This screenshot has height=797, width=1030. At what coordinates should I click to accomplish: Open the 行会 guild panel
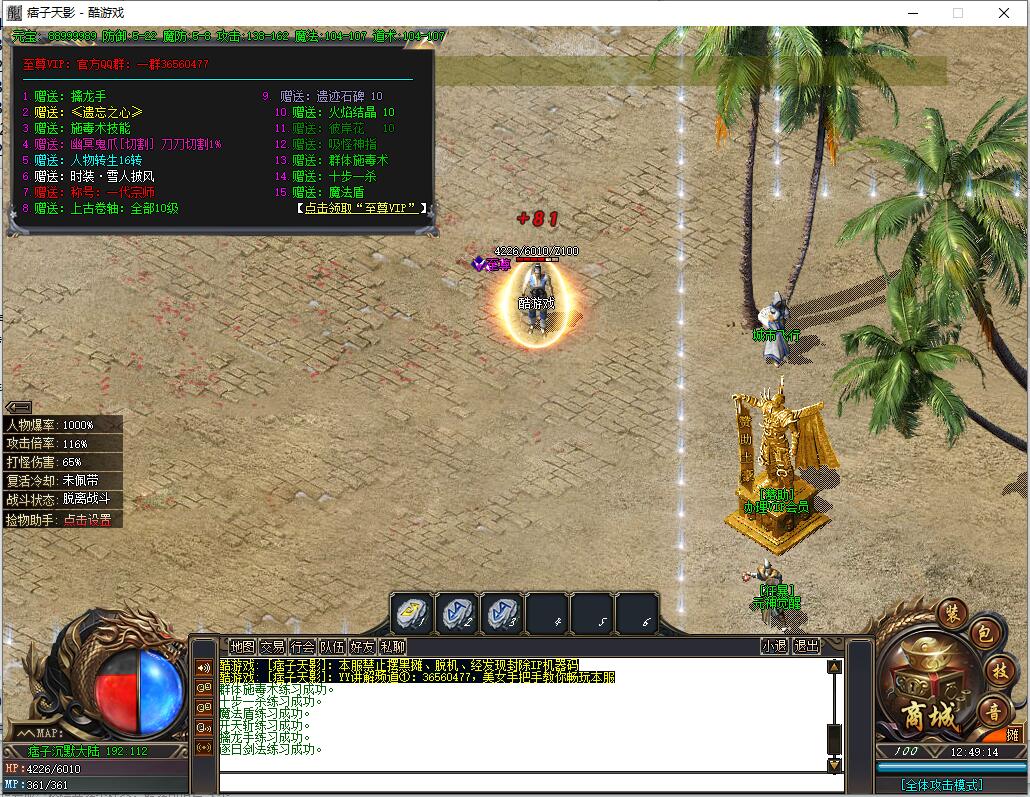pos(303,647)
